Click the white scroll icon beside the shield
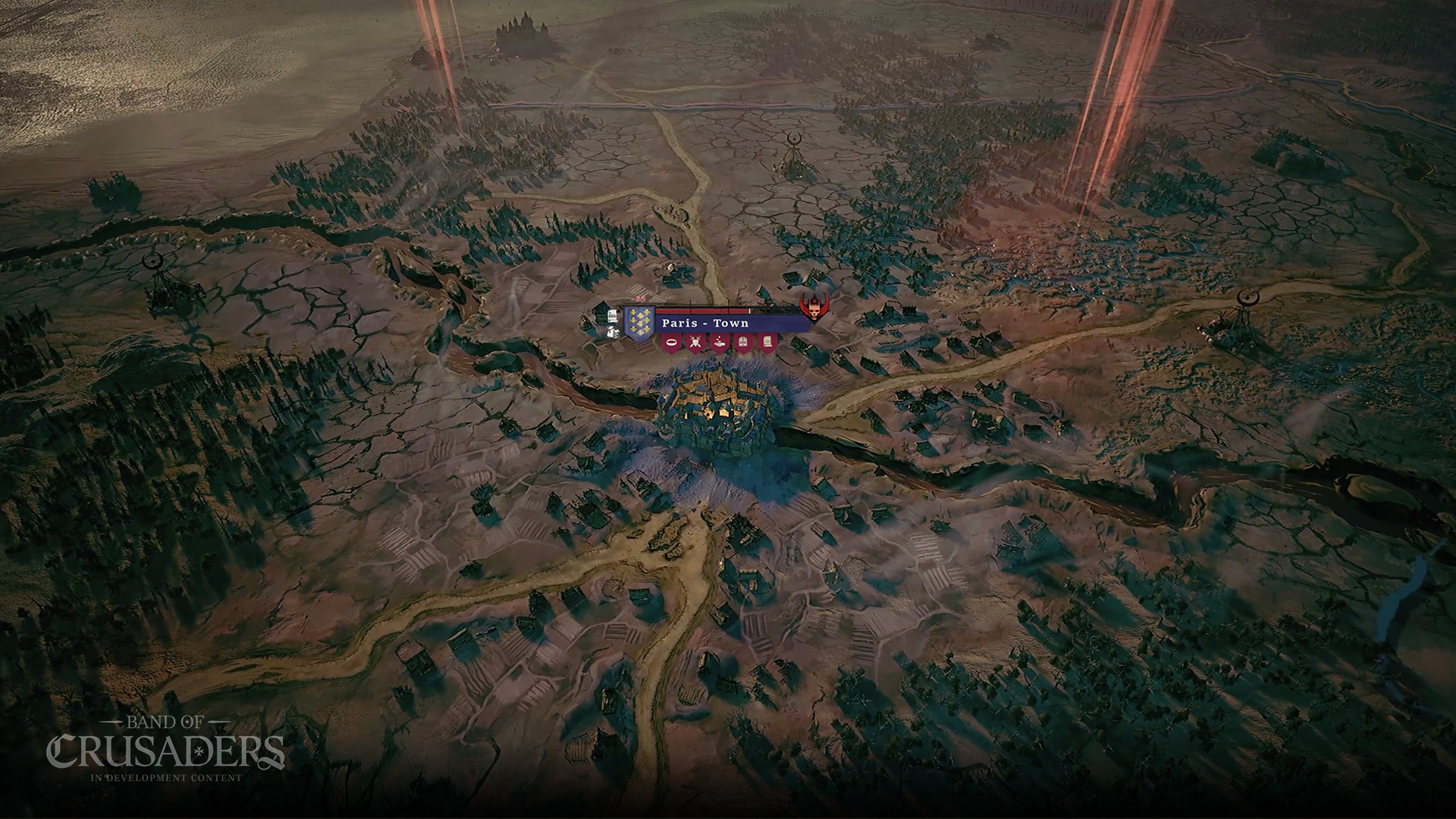The height and width of the screenshot is (819, 1456). [610, 314]
